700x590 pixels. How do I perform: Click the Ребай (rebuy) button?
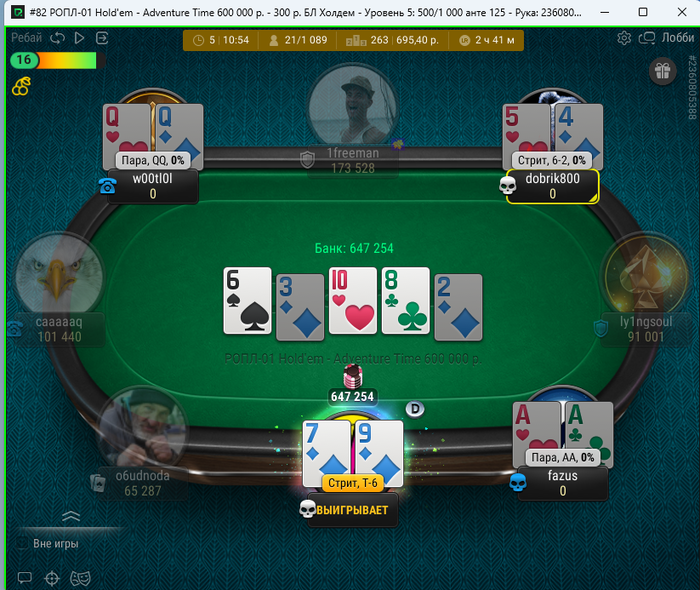pyautogui.click(x=26, y=38)
